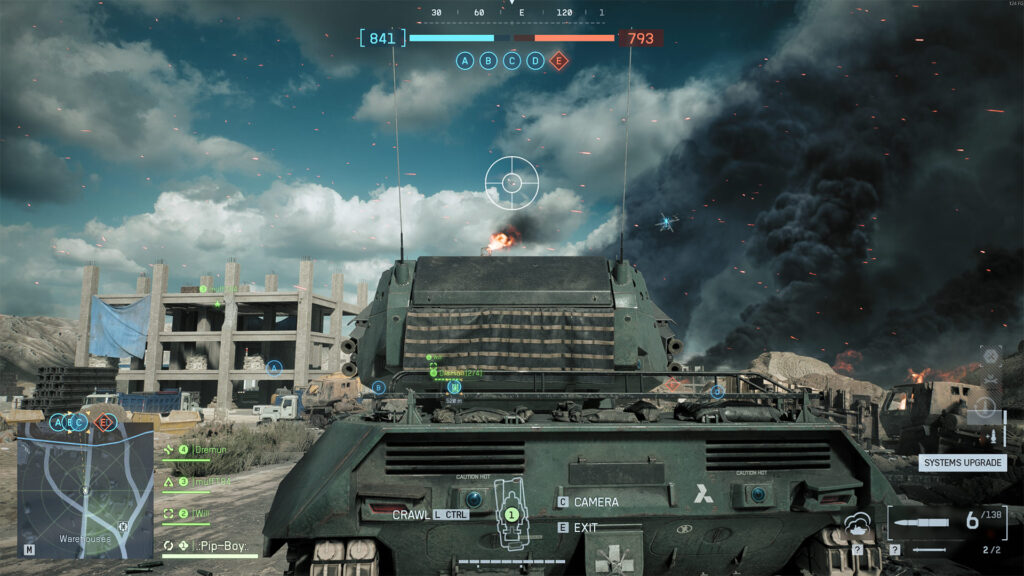
Task: Select objective C in the top capture-point row
Action: pos(512,61)
